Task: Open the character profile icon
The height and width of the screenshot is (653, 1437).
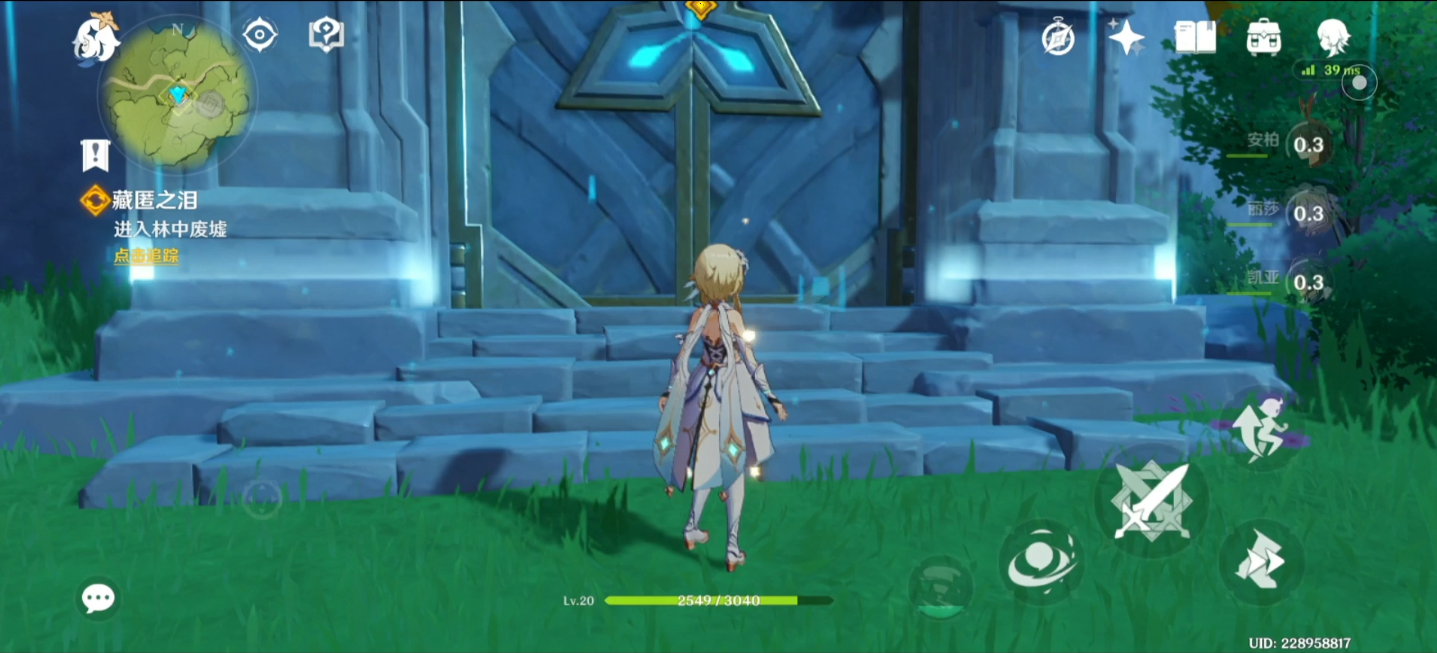Action: pyautogui.click(x=1332, y=38)
